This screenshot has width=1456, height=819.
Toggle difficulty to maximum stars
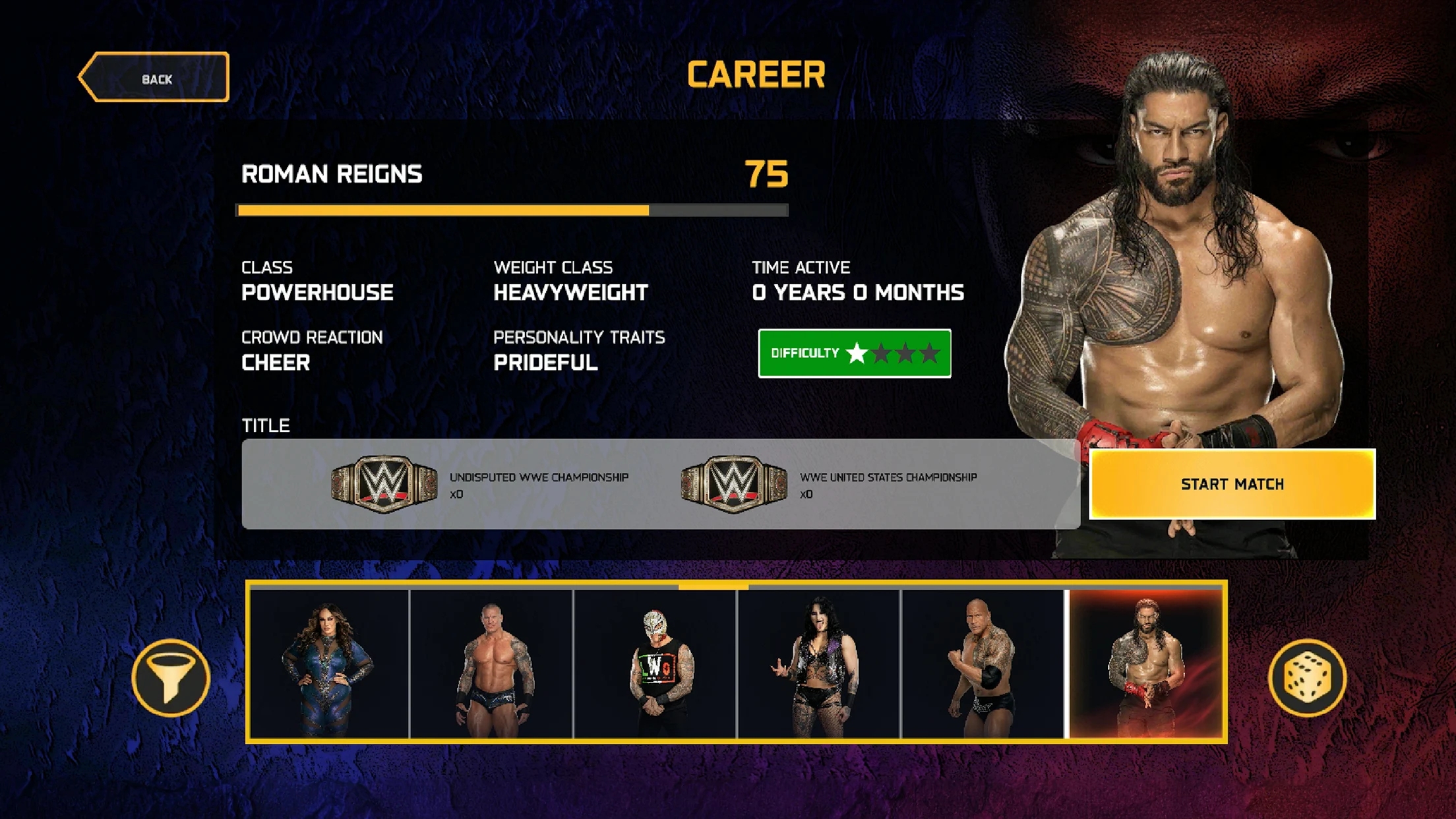coord(930,353)
